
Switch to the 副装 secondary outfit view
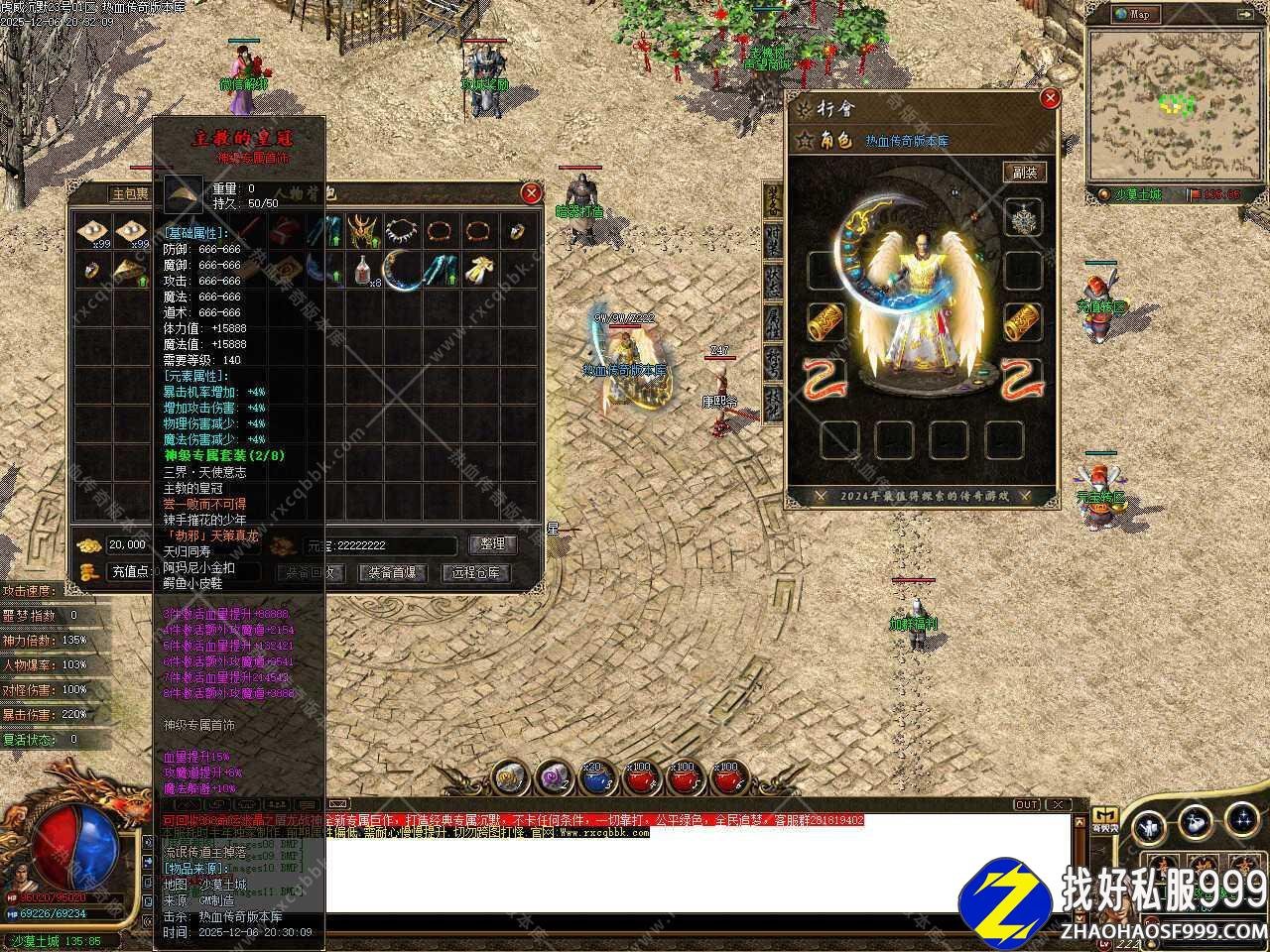pyautogui.click(x=1024, y=173)
